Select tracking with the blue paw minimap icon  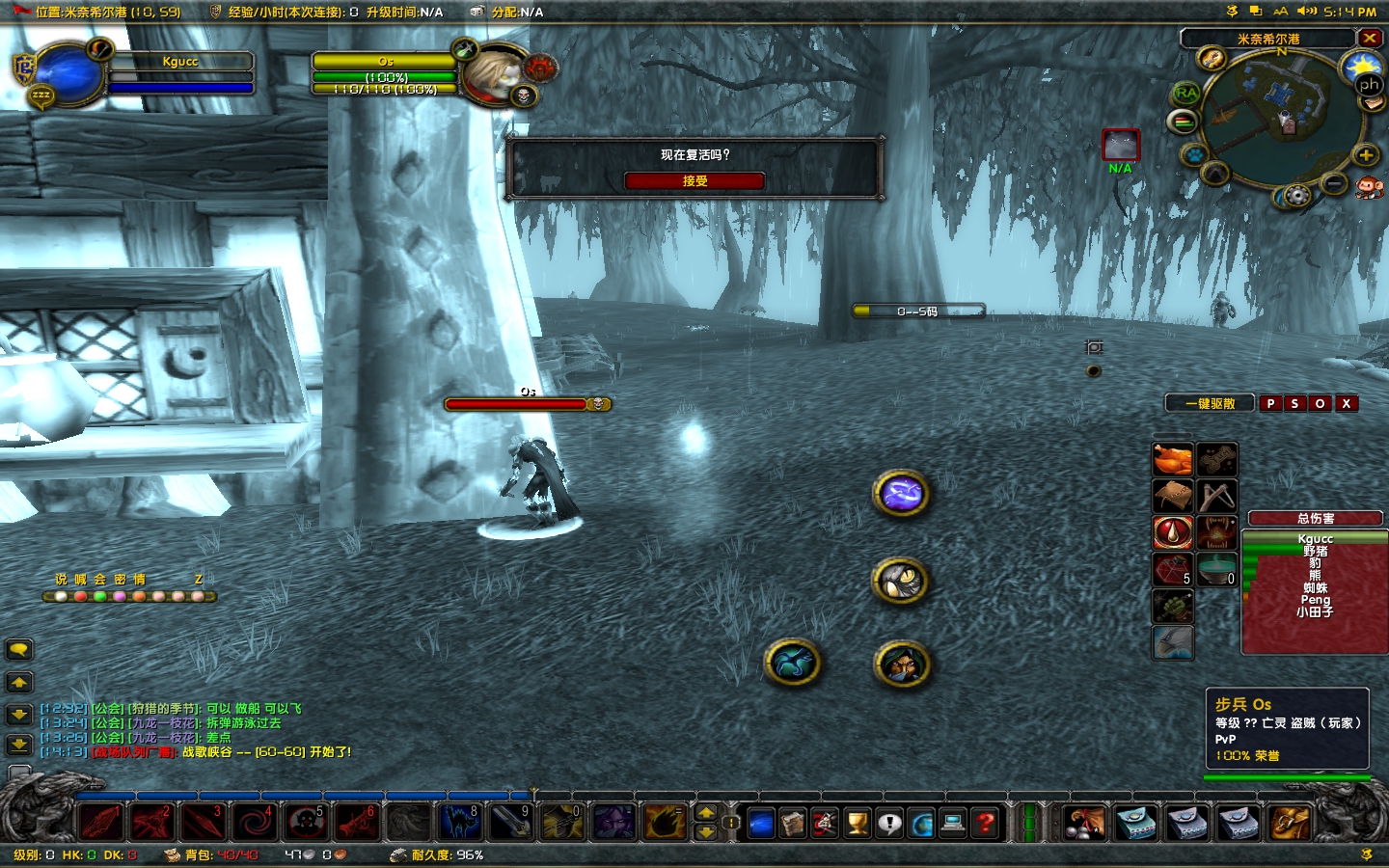1196,155
